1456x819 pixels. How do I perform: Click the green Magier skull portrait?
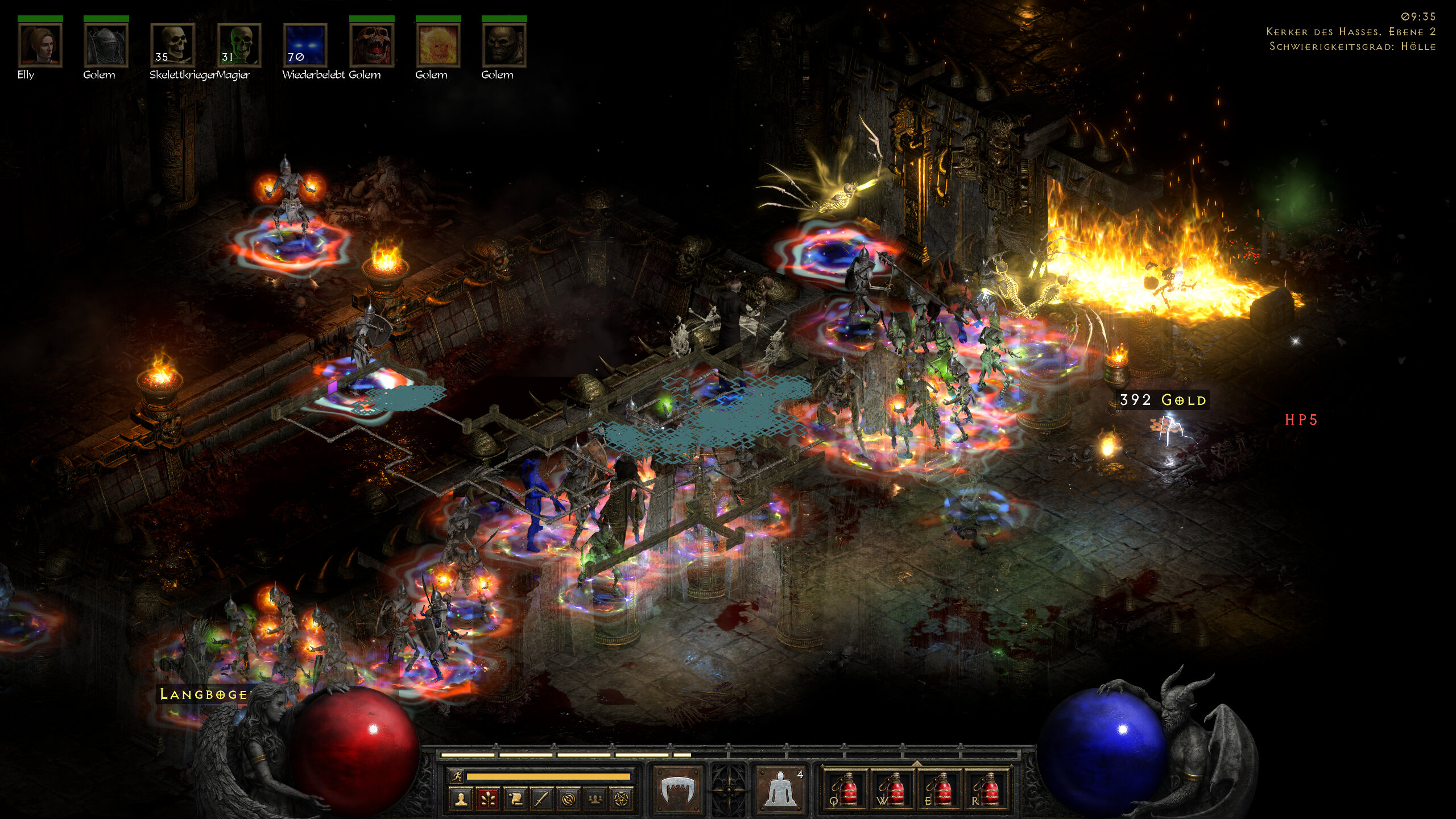click(239, 45)
